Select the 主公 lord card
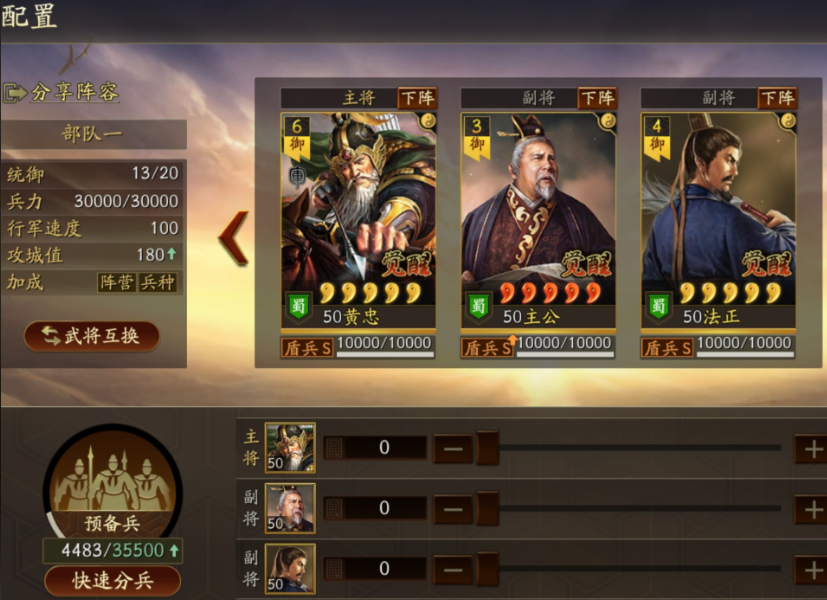The height and width of the screenshot is (600, 827). 537,220
